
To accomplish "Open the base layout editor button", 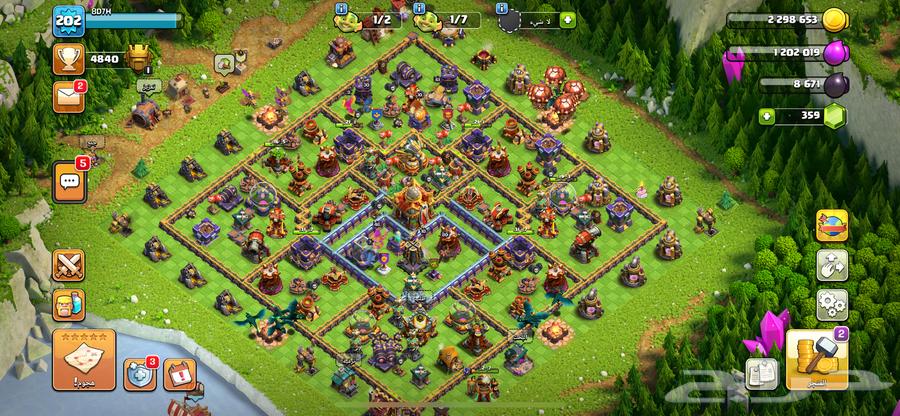I will 832,265.
